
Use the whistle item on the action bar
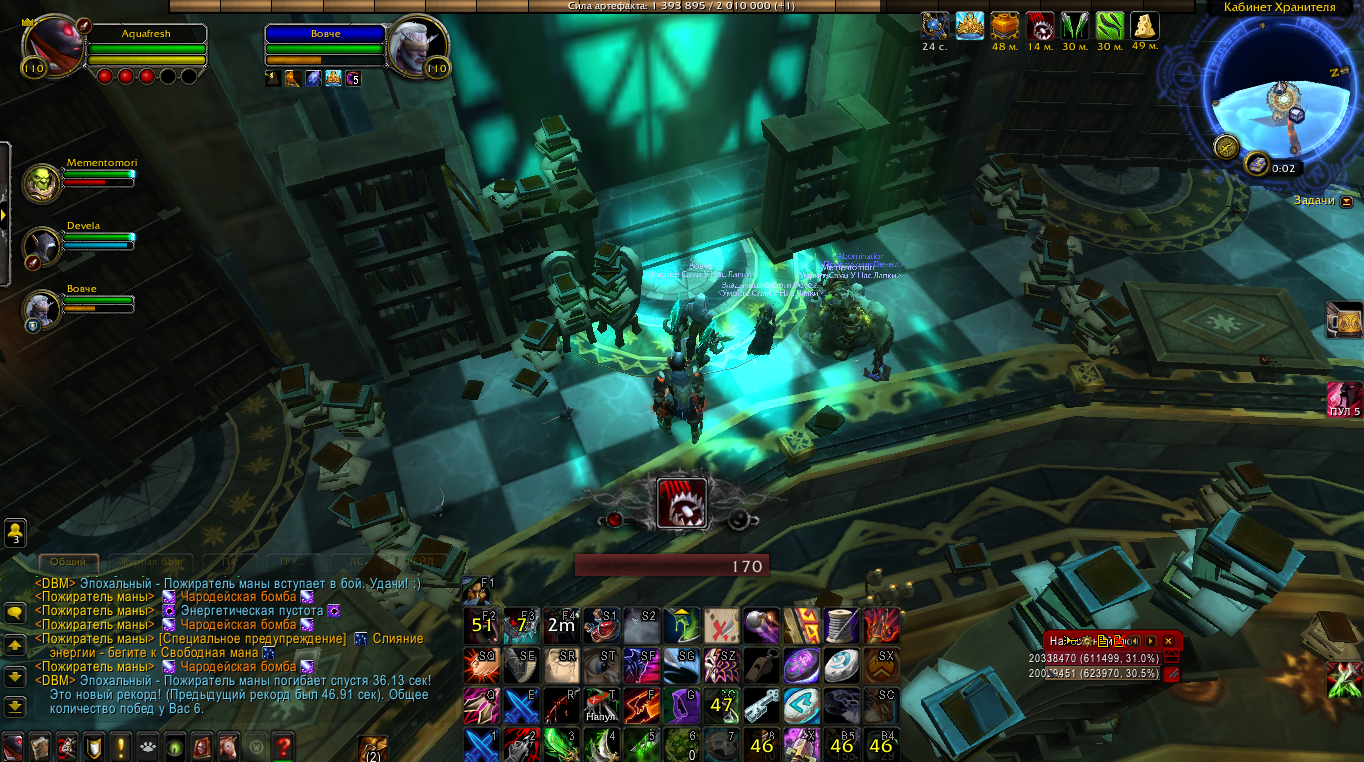coord(761,665)
